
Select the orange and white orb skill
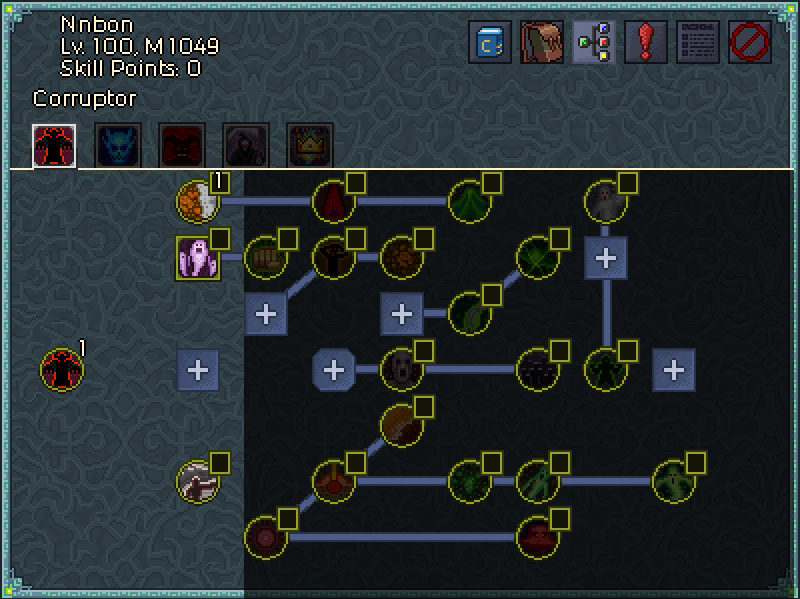pyautogui.click(x=197, y=201)
